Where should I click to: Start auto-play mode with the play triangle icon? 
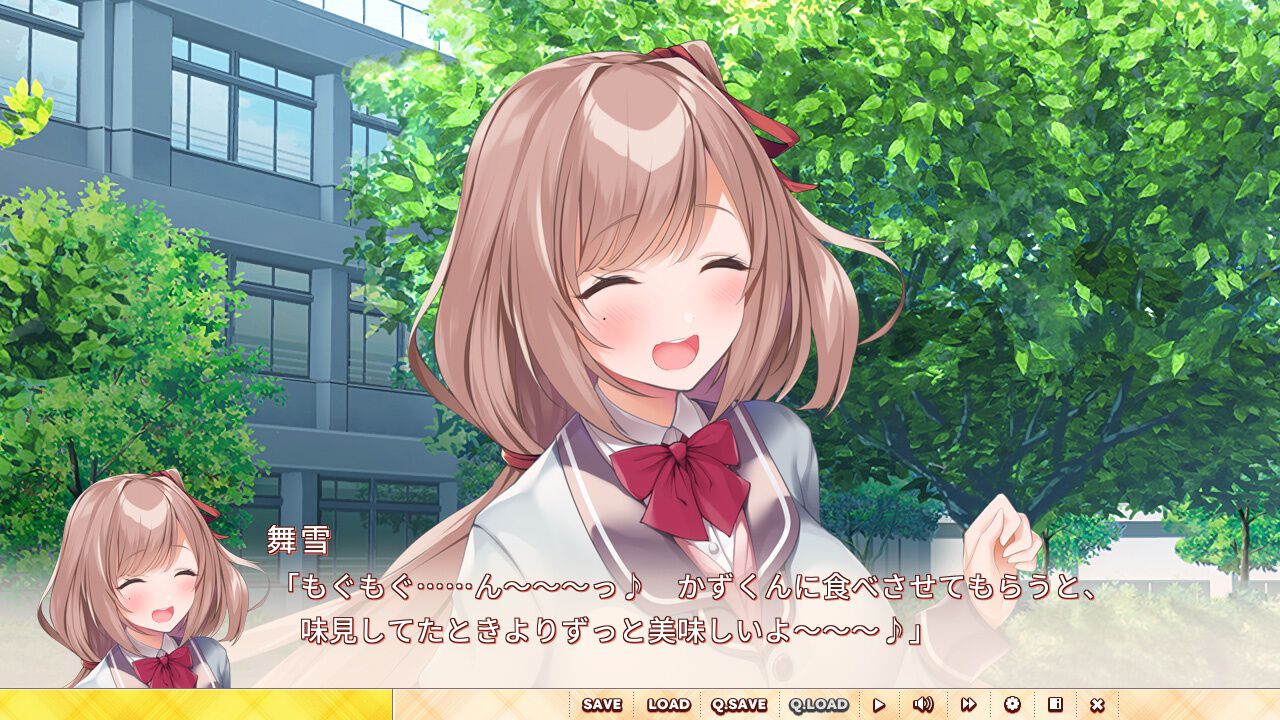[x=879, y=705]
